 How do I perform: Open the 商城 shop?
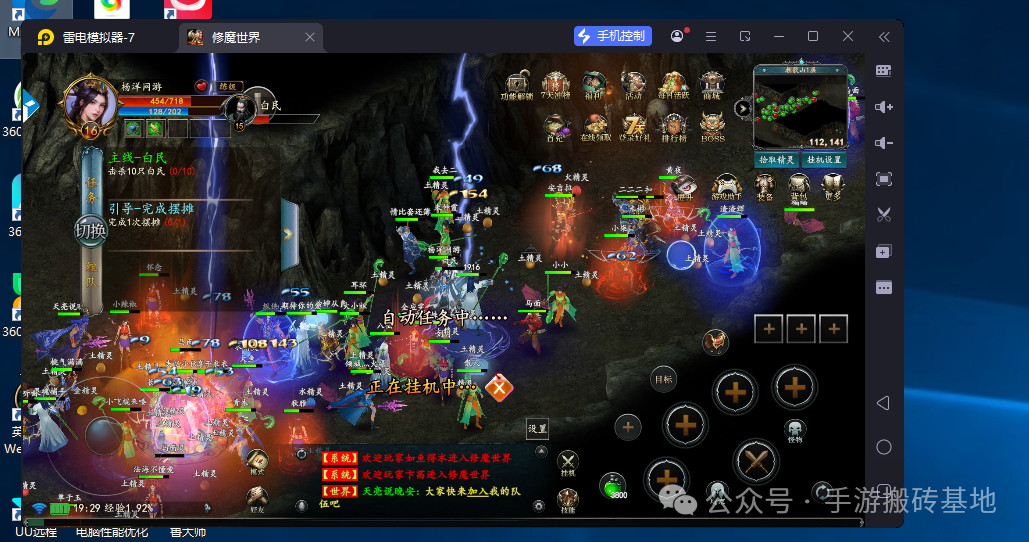pos(711,85)
